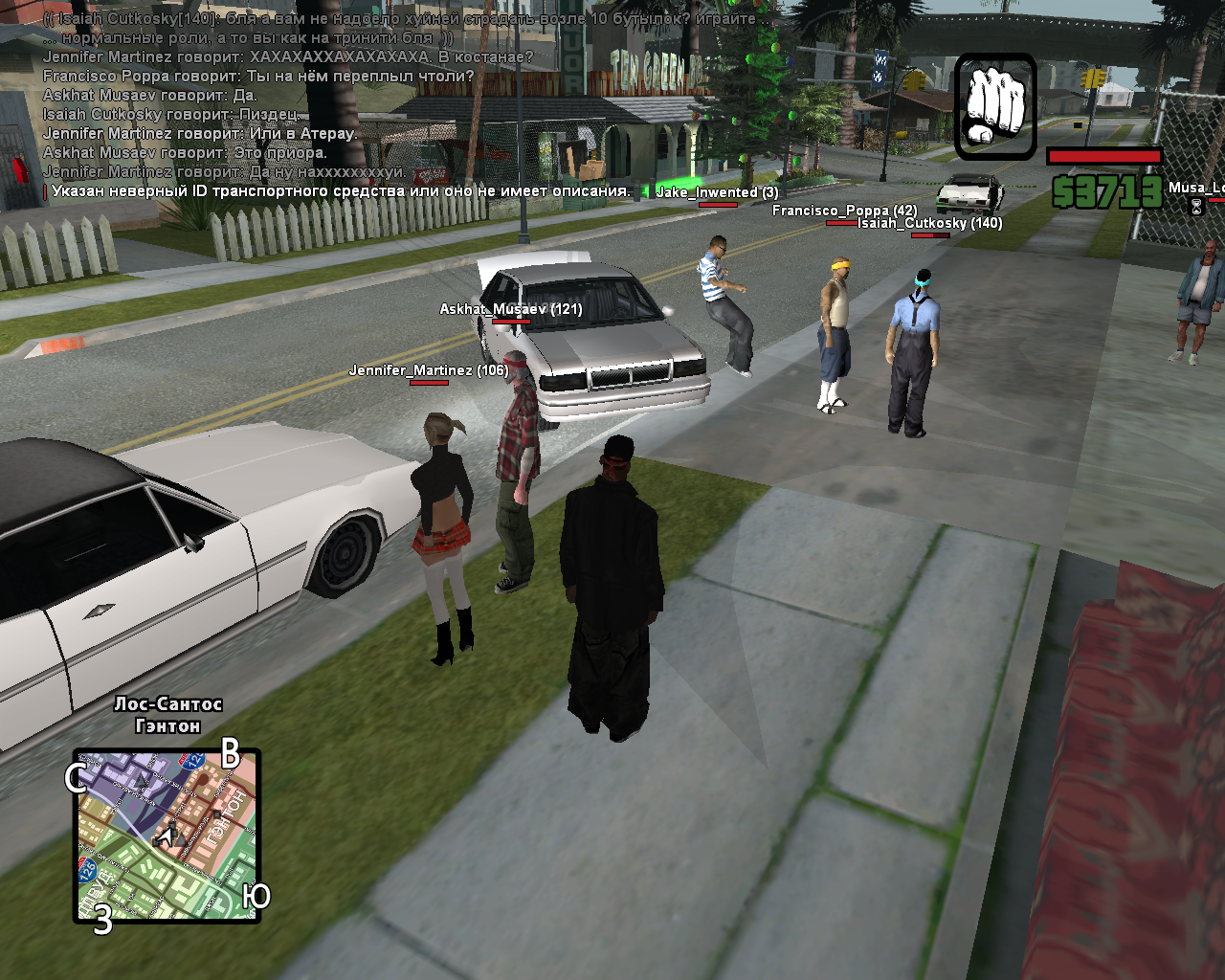Image resolution: width=1225 pixels, height=980 pixels.
Task: Open the radar minimap of Ganton
Action: tap(167, 835)
